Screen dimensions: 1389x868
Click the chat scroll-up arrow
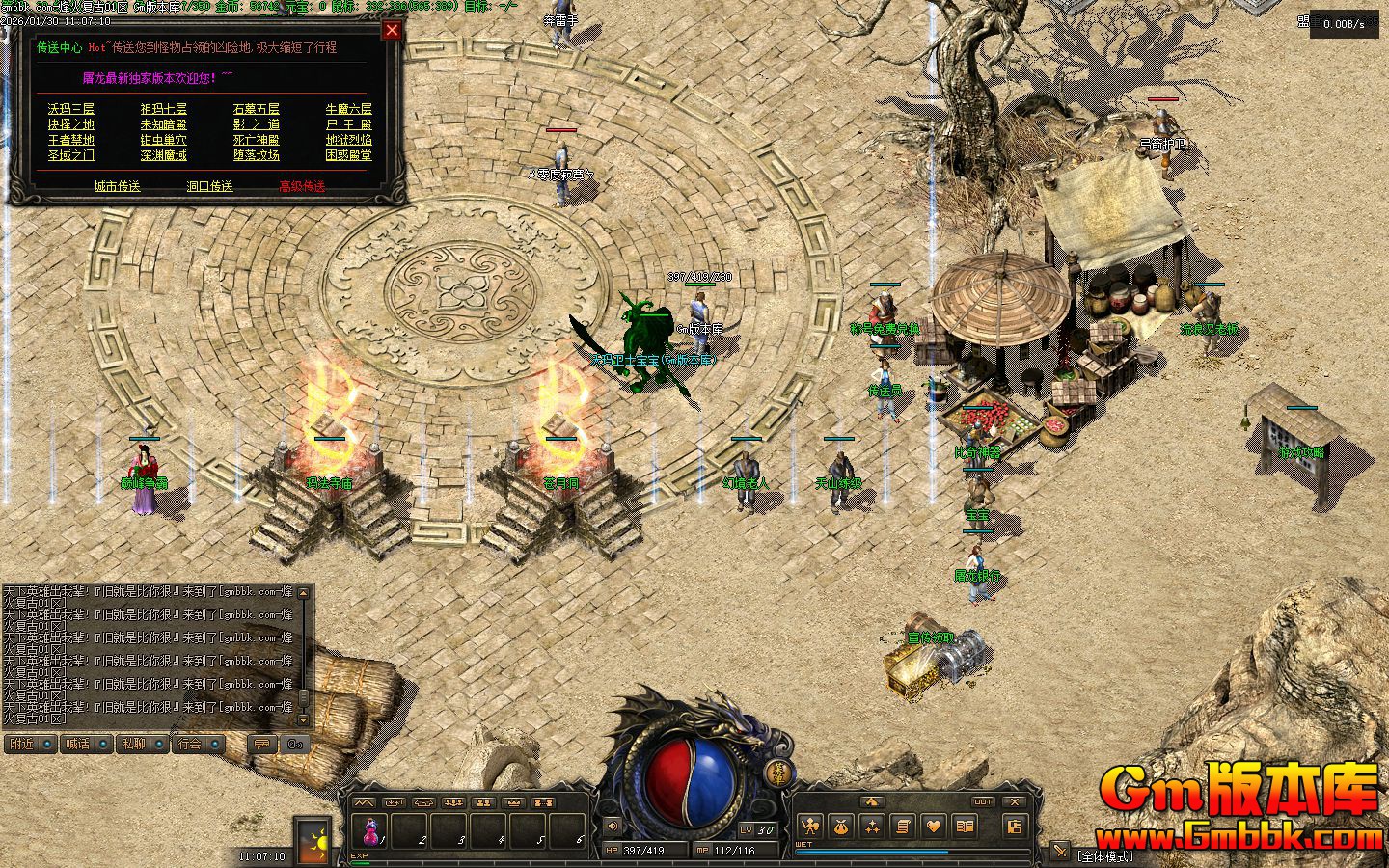305,593
